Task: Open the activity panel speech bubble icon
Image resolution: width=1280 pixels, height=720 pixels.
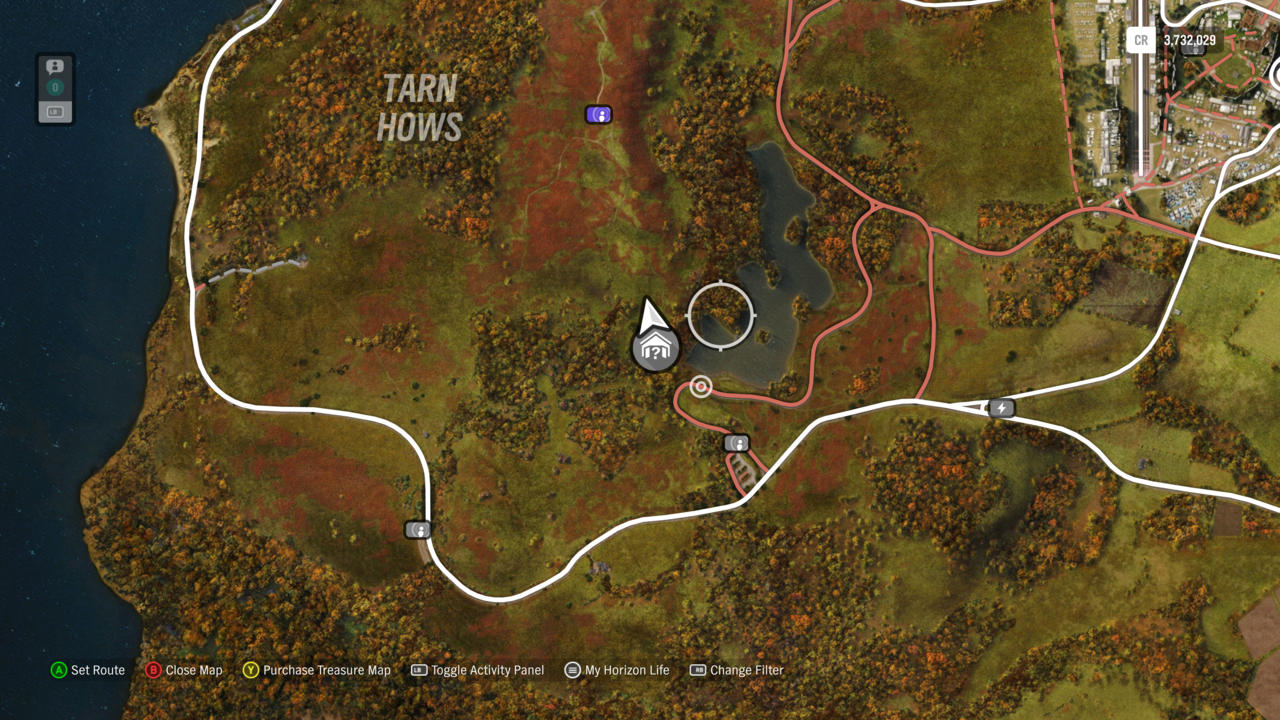Action: click(x=55, y=67)
